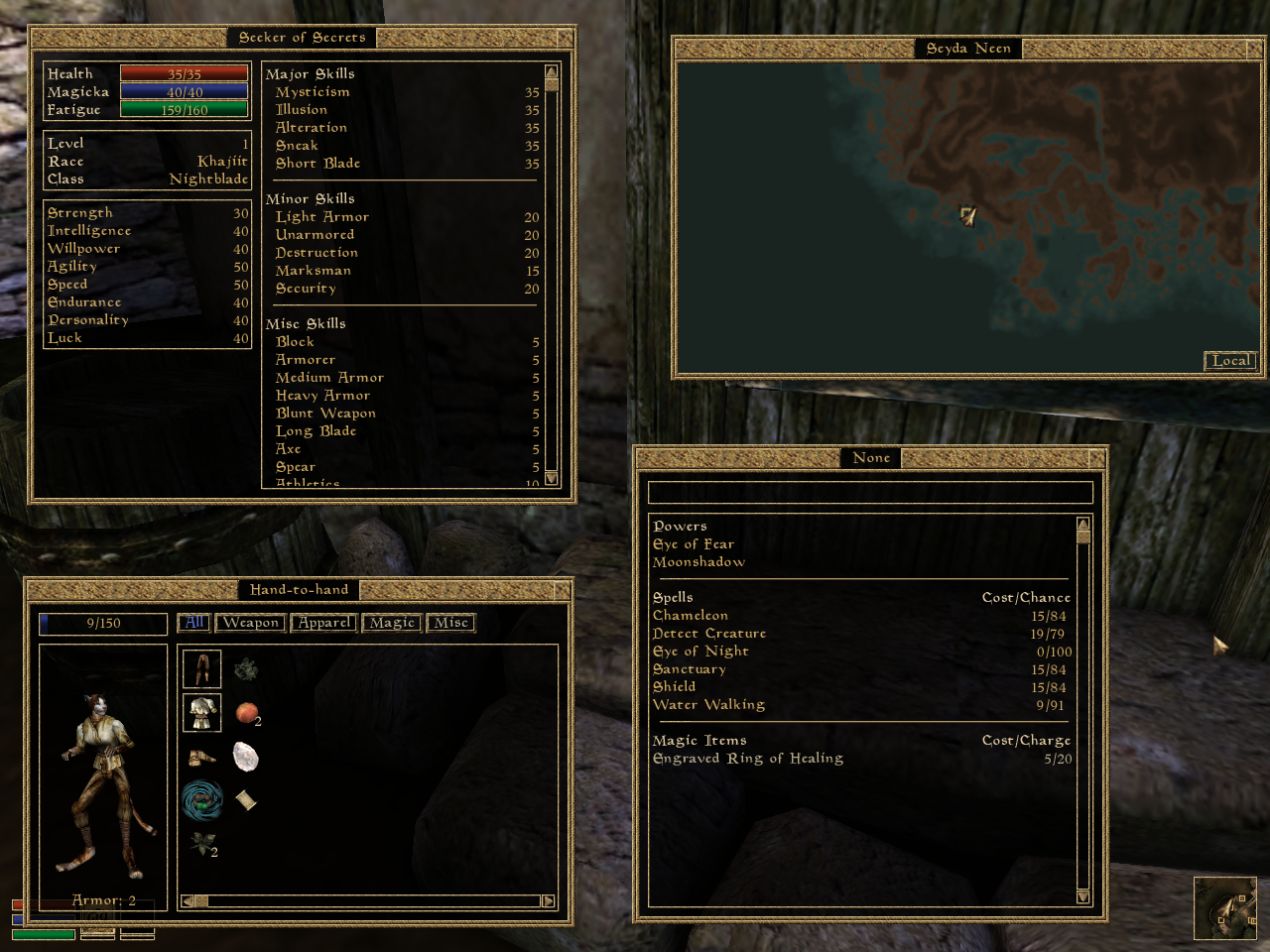Viewport: 1270px width, 952px height.
Task: Pick up the white egg-shaped item
Action: (245, 757)
